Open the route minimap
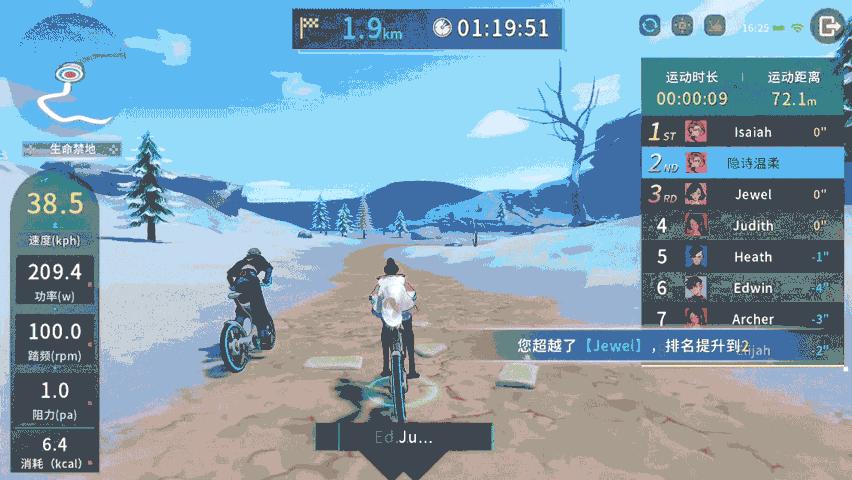 [68, 92]
